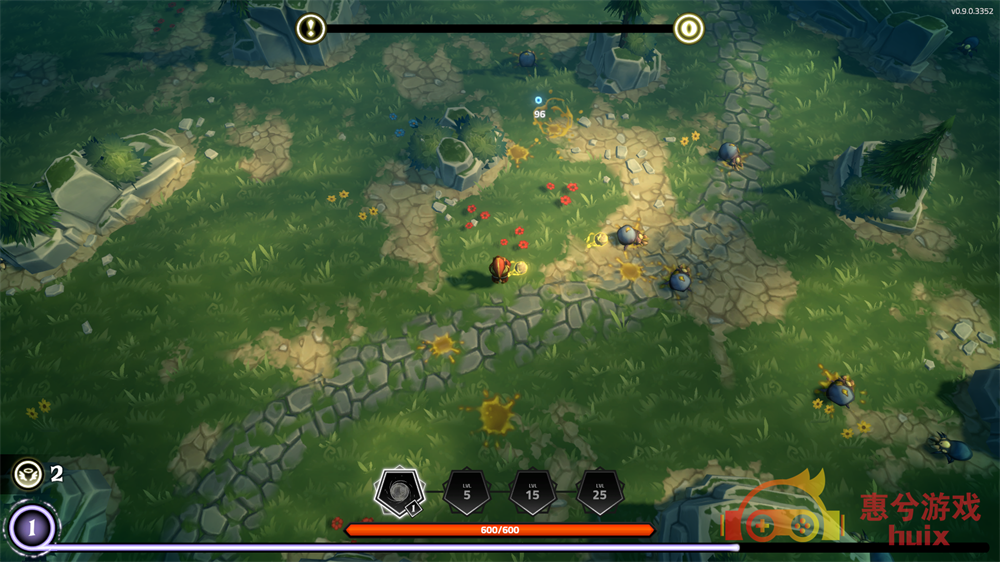Choose the locked LVL 15 ability slot

click(x=532, y=492)
